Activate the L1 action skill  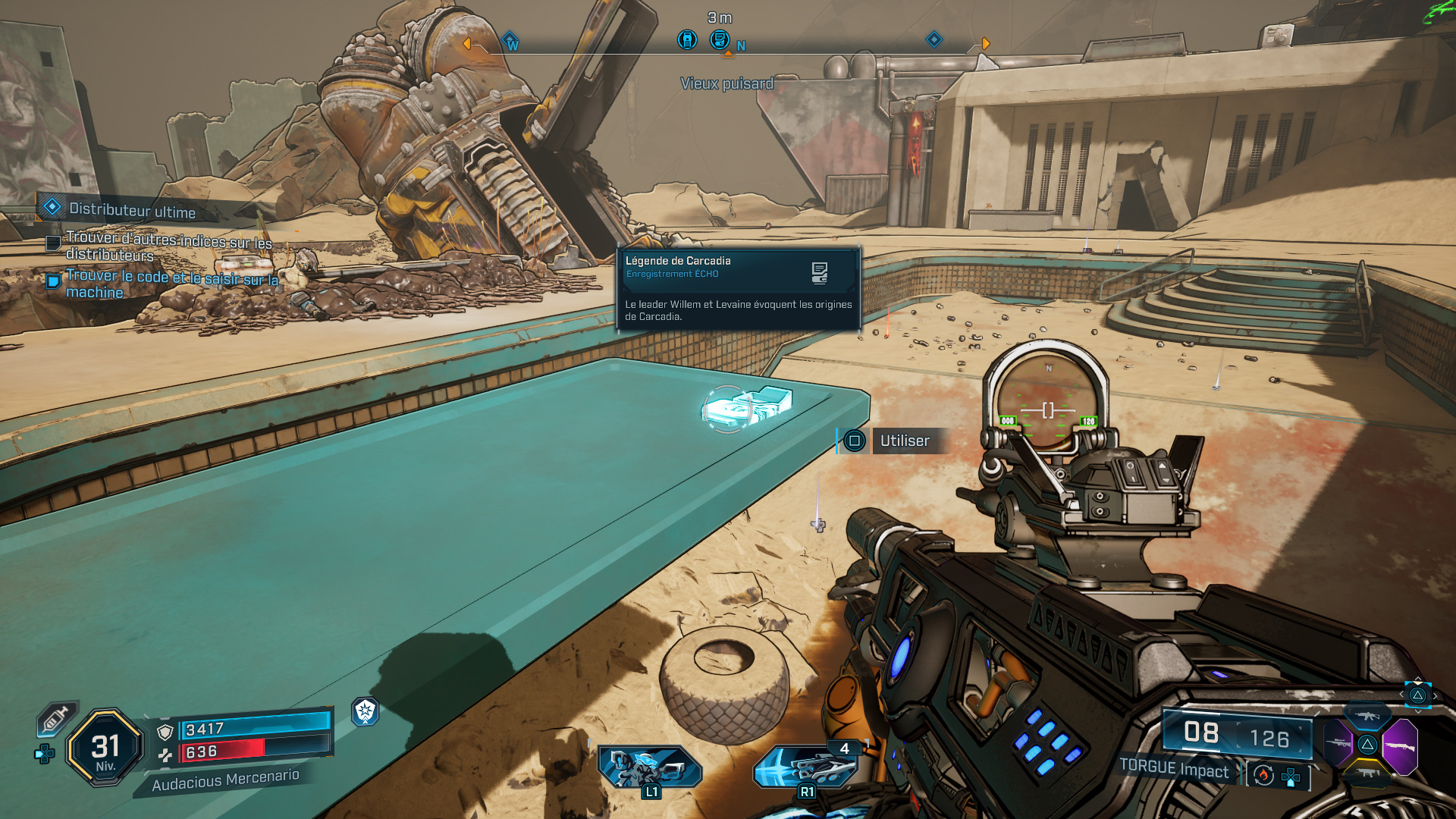(x=649, y=769)
